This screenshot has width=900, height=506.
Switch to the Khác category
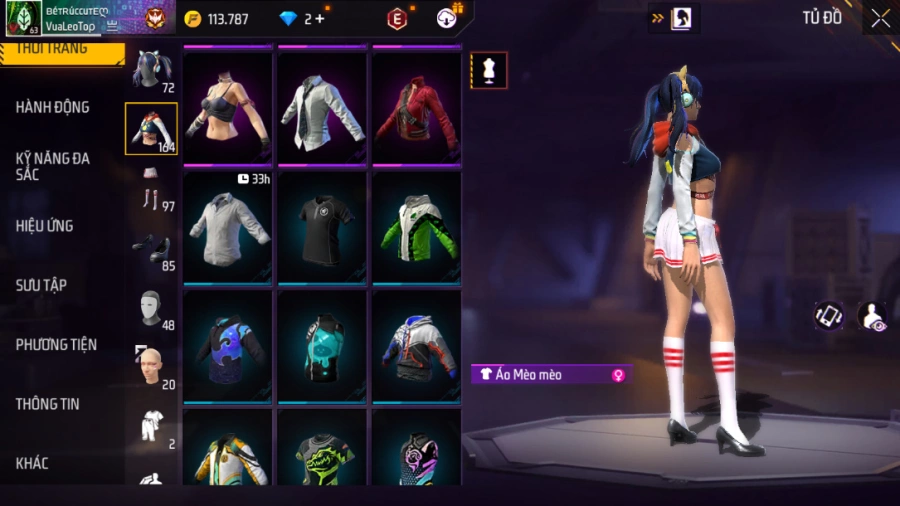pos(32,463)
